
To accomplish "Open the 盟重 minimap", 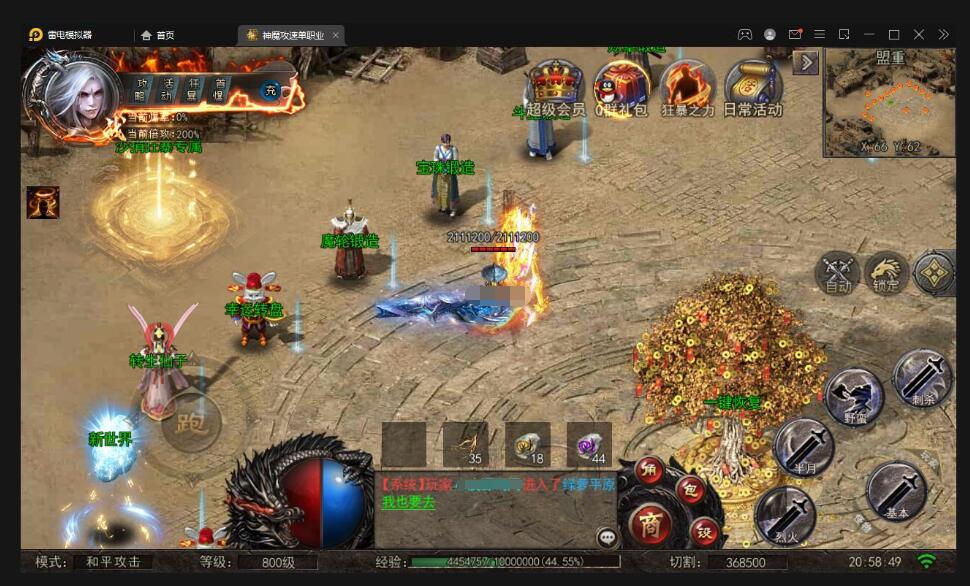I will 889,104.
